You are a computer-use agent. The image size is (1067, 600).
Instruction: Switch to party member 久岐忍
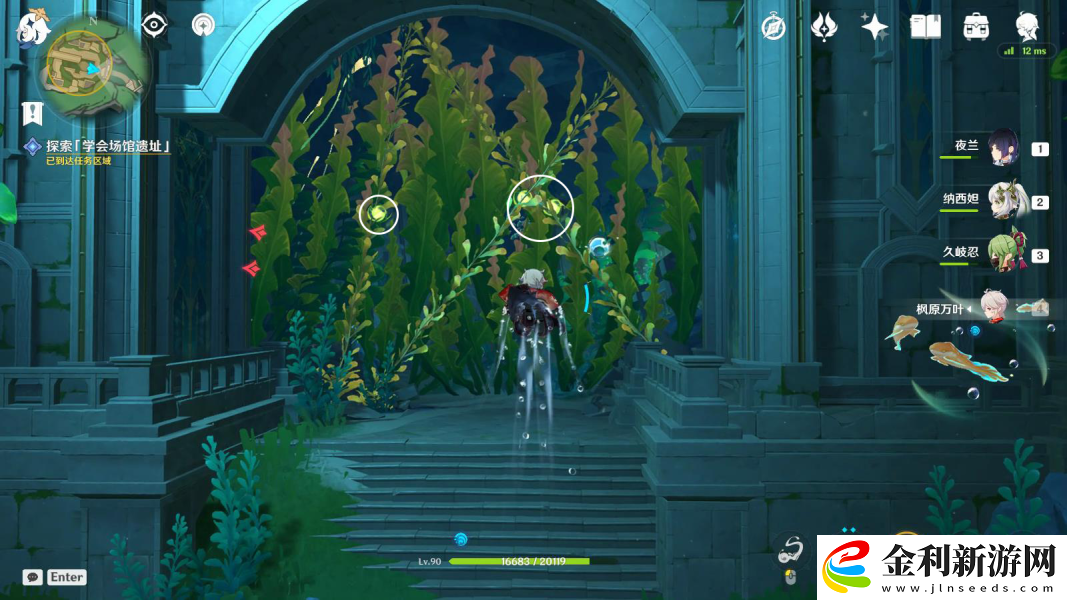1003,254
